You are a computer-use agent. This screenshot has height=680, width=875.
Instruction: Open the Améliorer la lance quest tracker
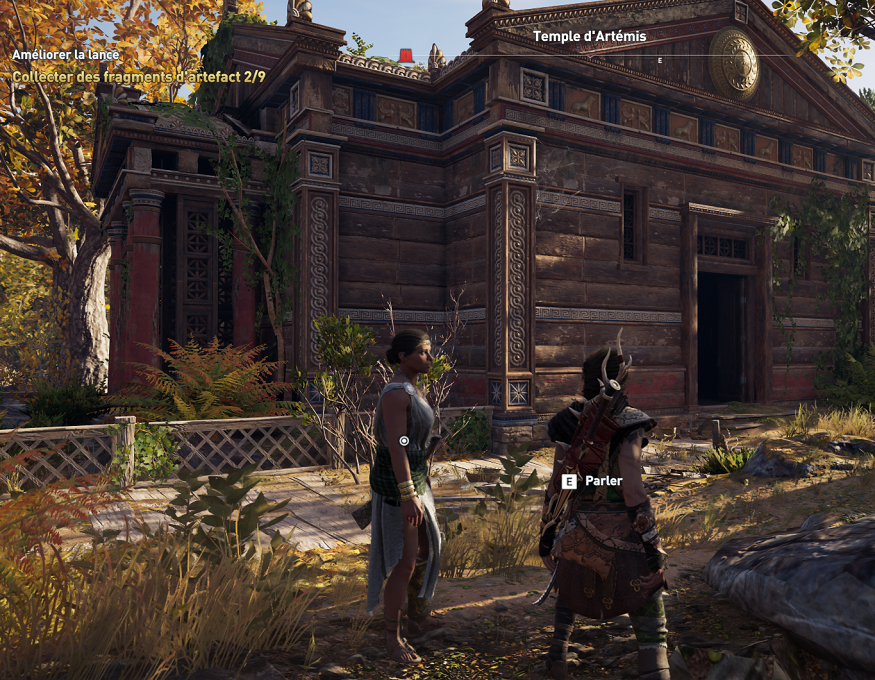point(66,55)
